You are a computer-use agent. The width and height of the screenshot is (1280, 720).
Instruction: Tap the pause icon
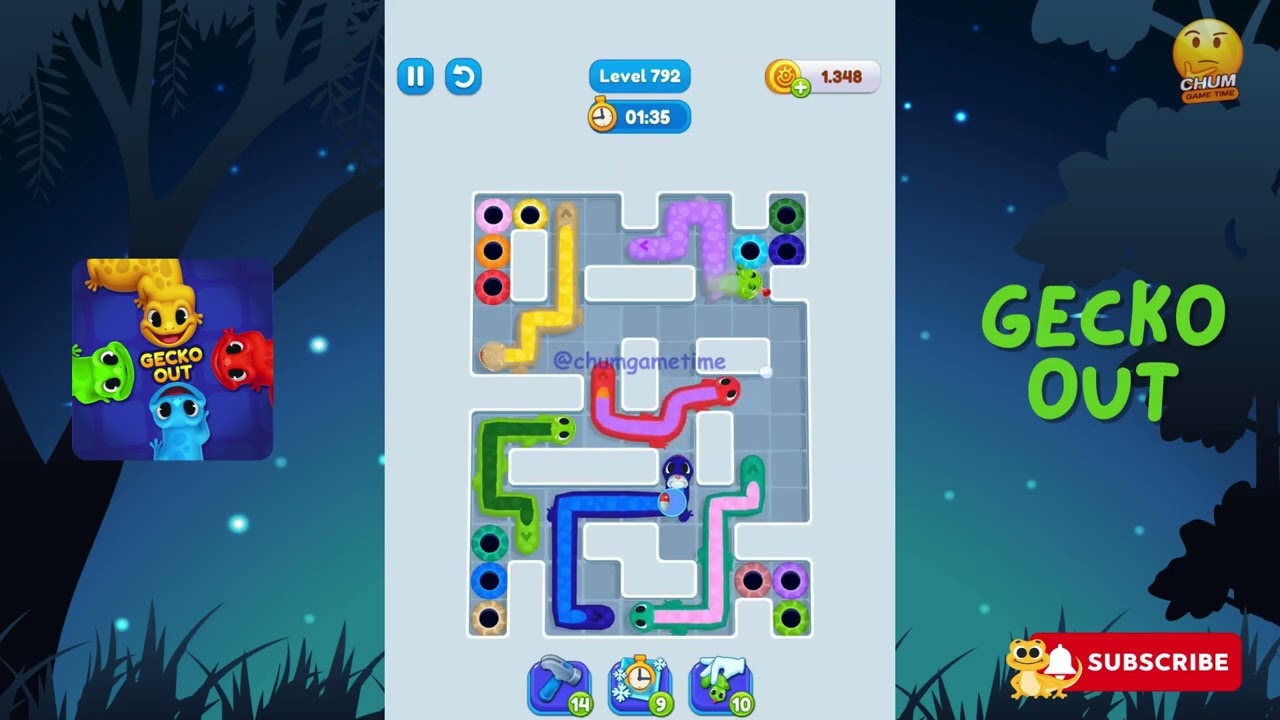click(x=415, y=76)
